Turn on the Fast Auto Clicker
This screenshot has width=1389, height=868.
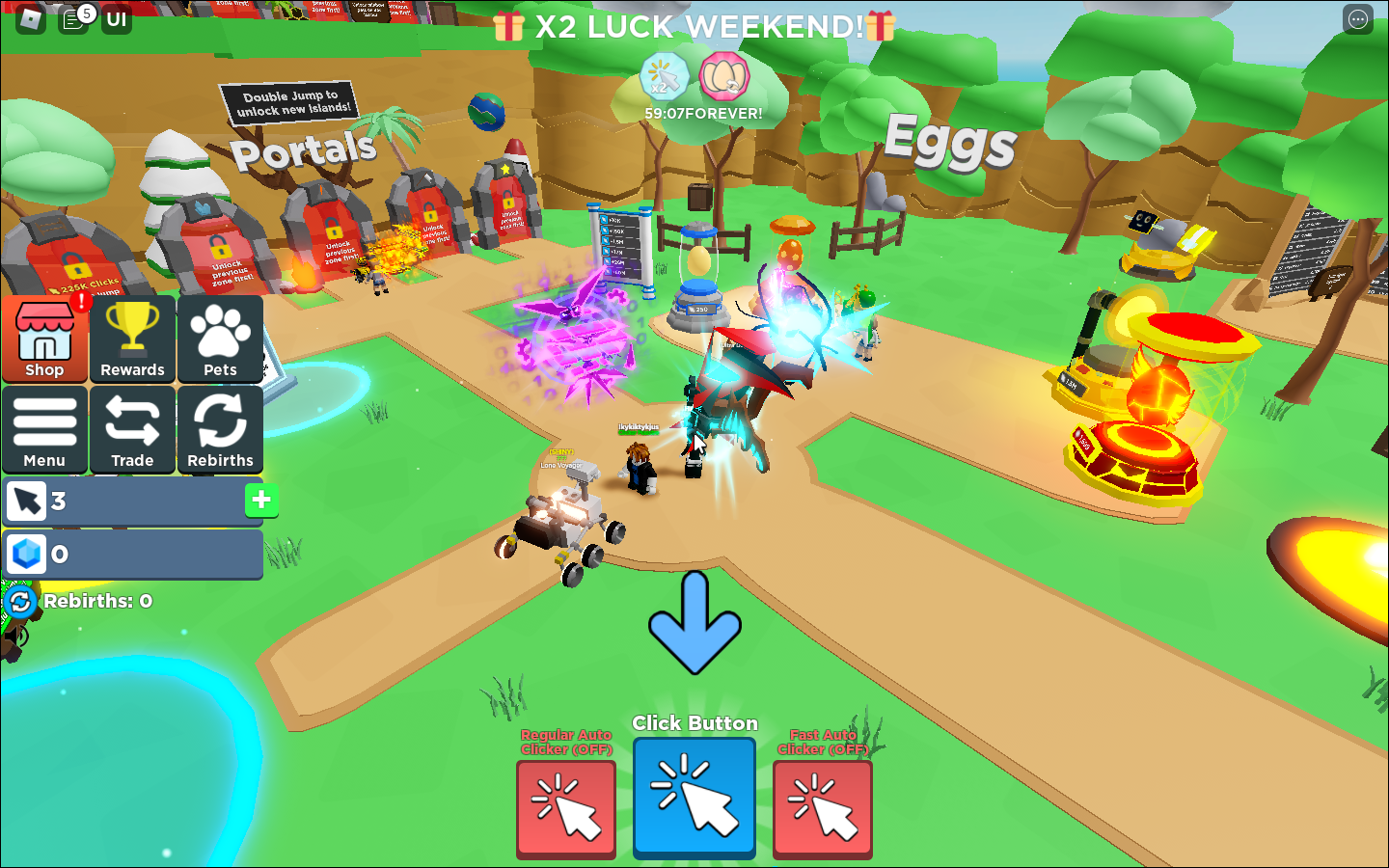coord(823,808)
